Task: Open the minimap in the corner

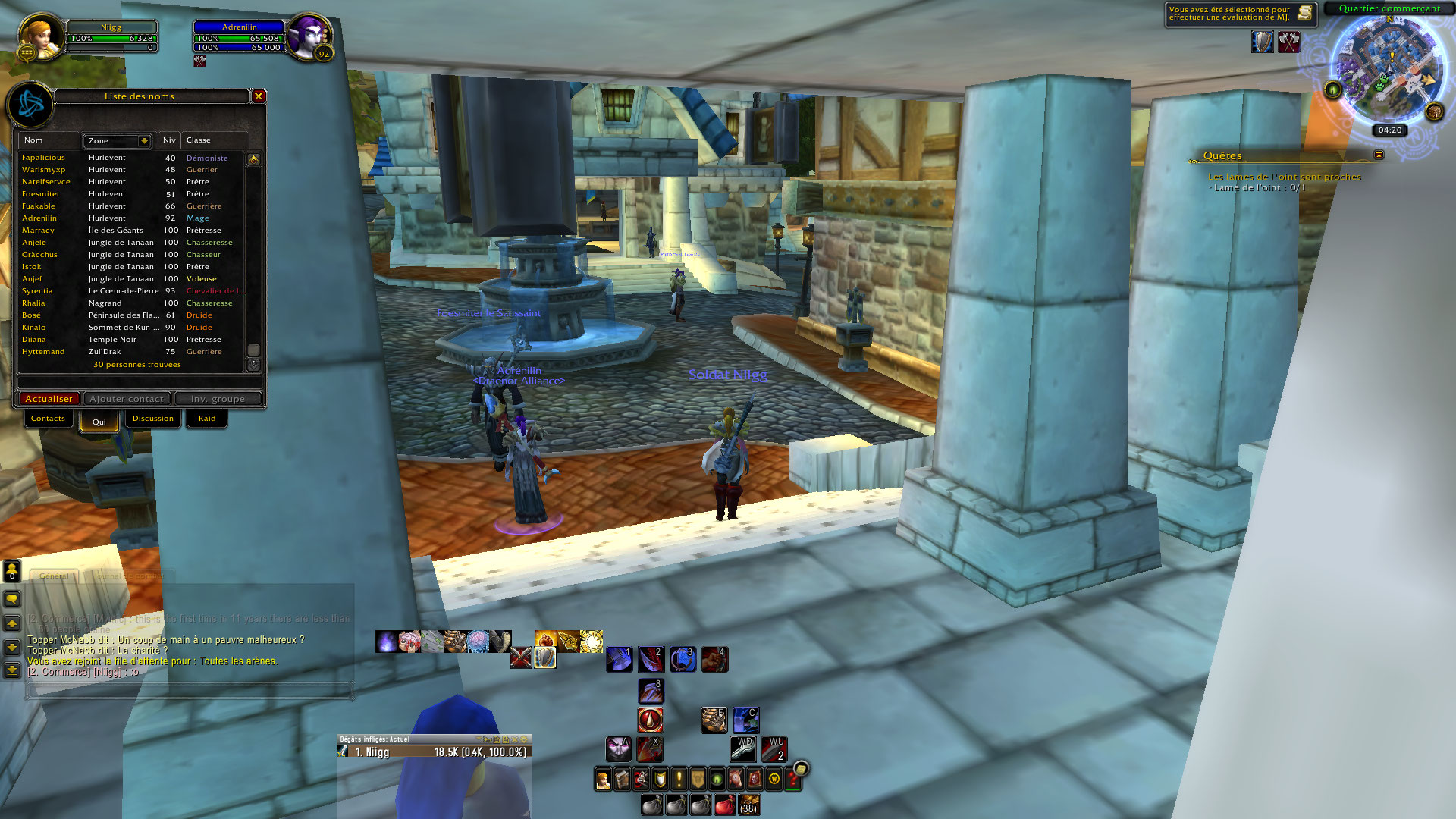Action: tap(1389, 70)
